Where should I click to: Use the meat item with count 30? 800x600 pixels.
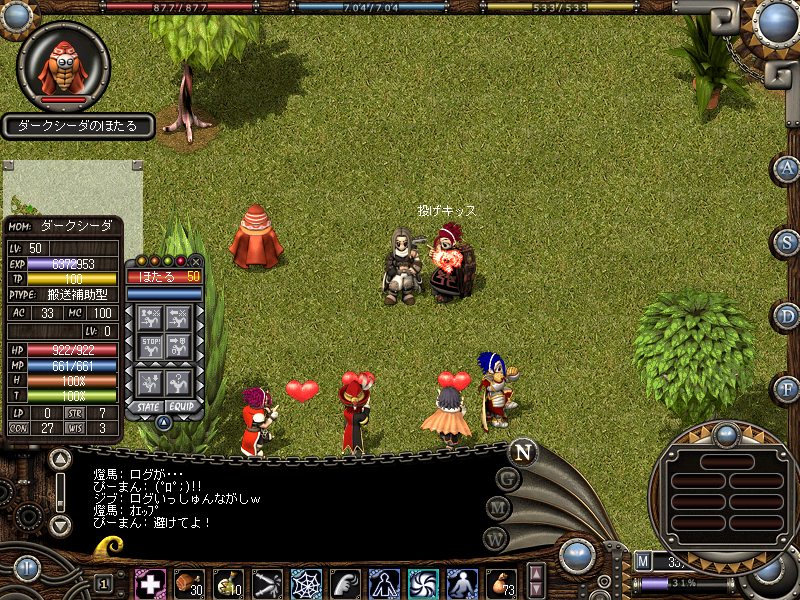(x=188, y=582)
